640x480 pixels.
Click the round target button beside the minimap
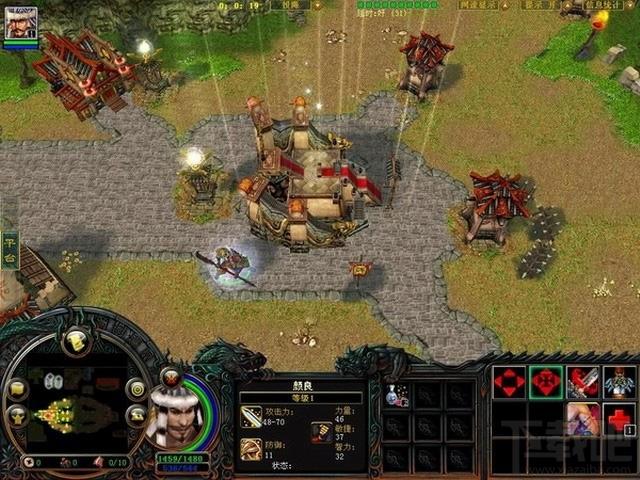pos(136,389)
